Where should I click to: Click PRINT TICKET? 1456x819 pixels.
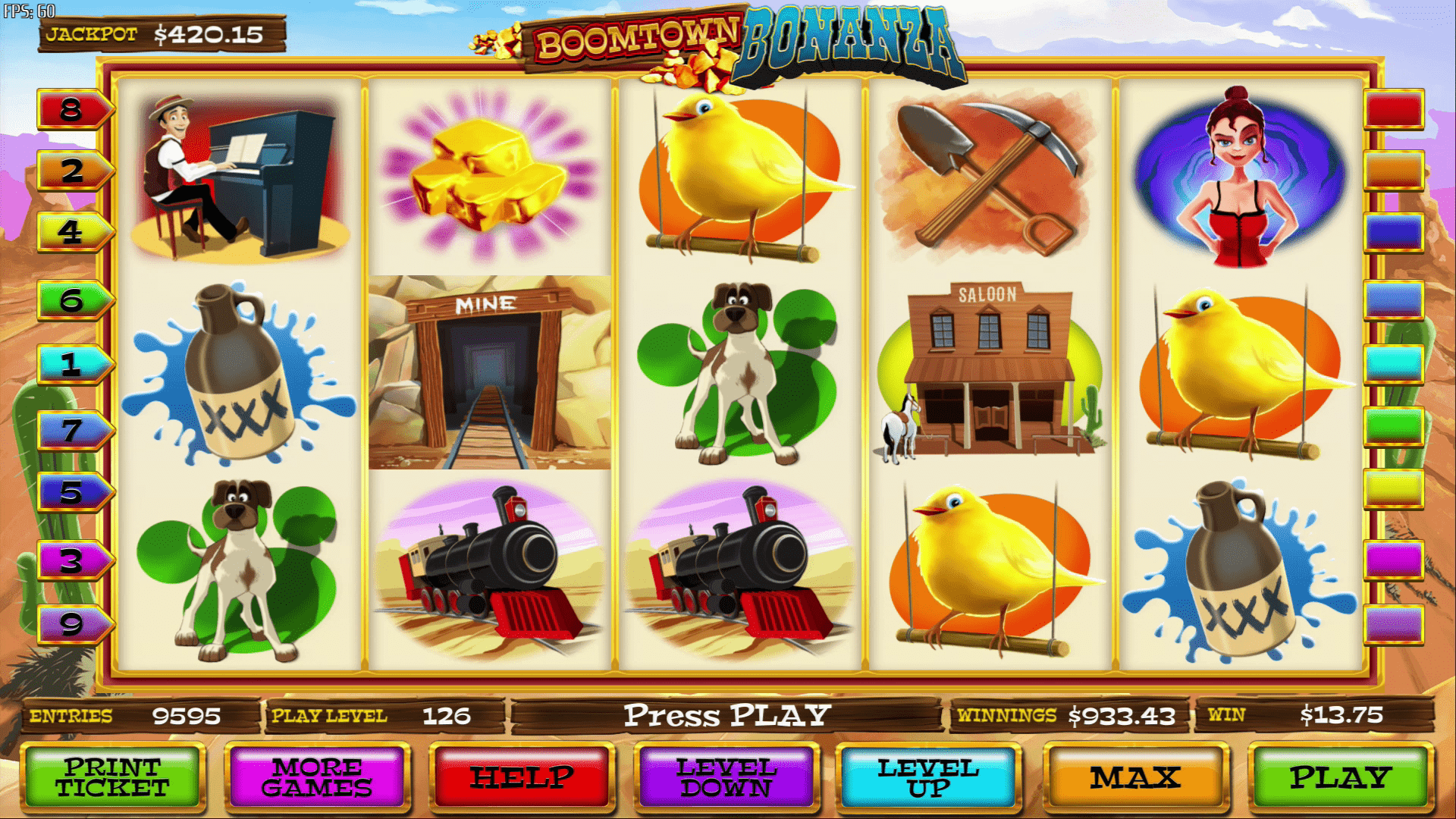click(114, 780)
